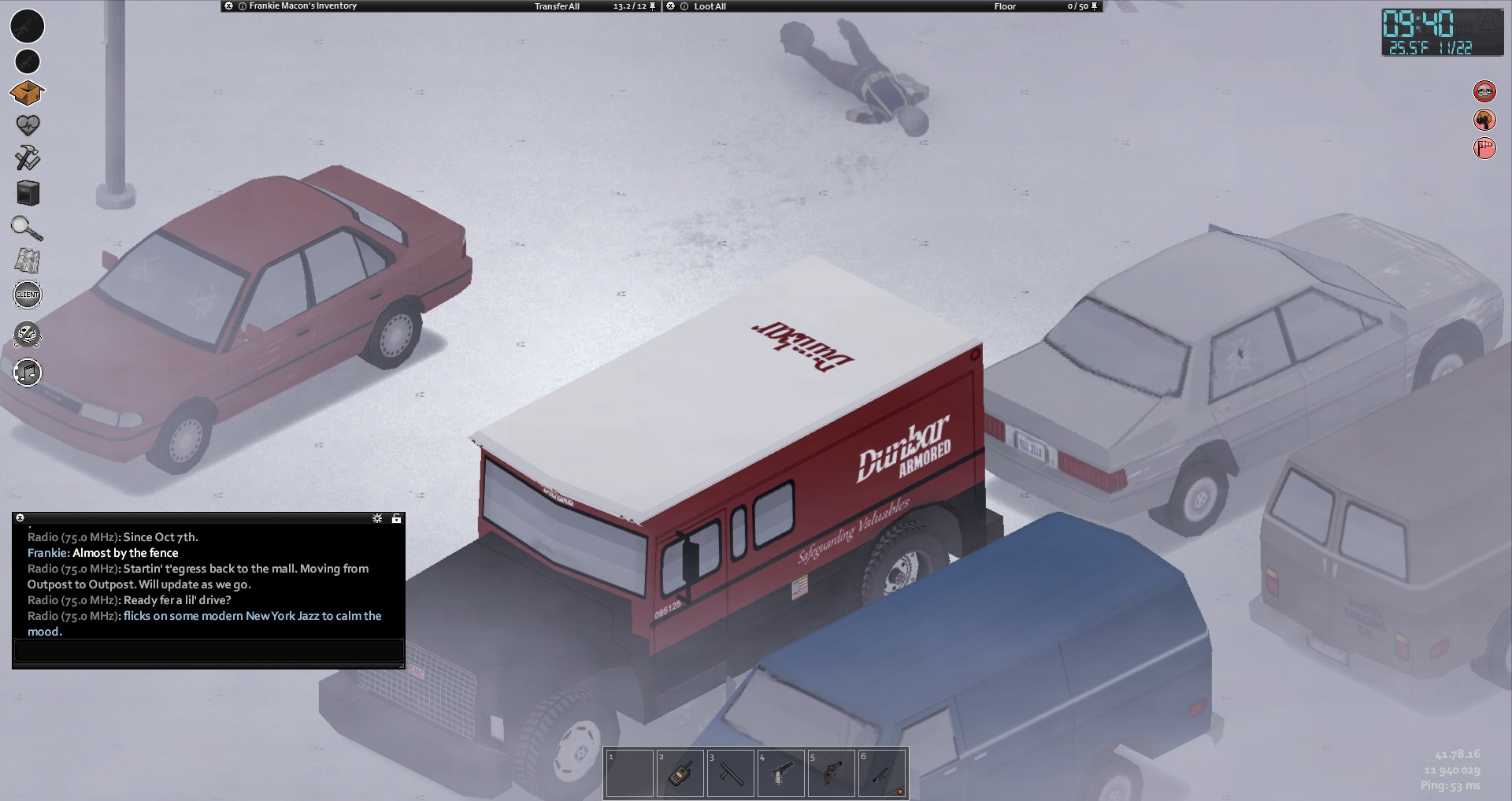Equip the revolver from the hotbar

click(x=831, y=773)
